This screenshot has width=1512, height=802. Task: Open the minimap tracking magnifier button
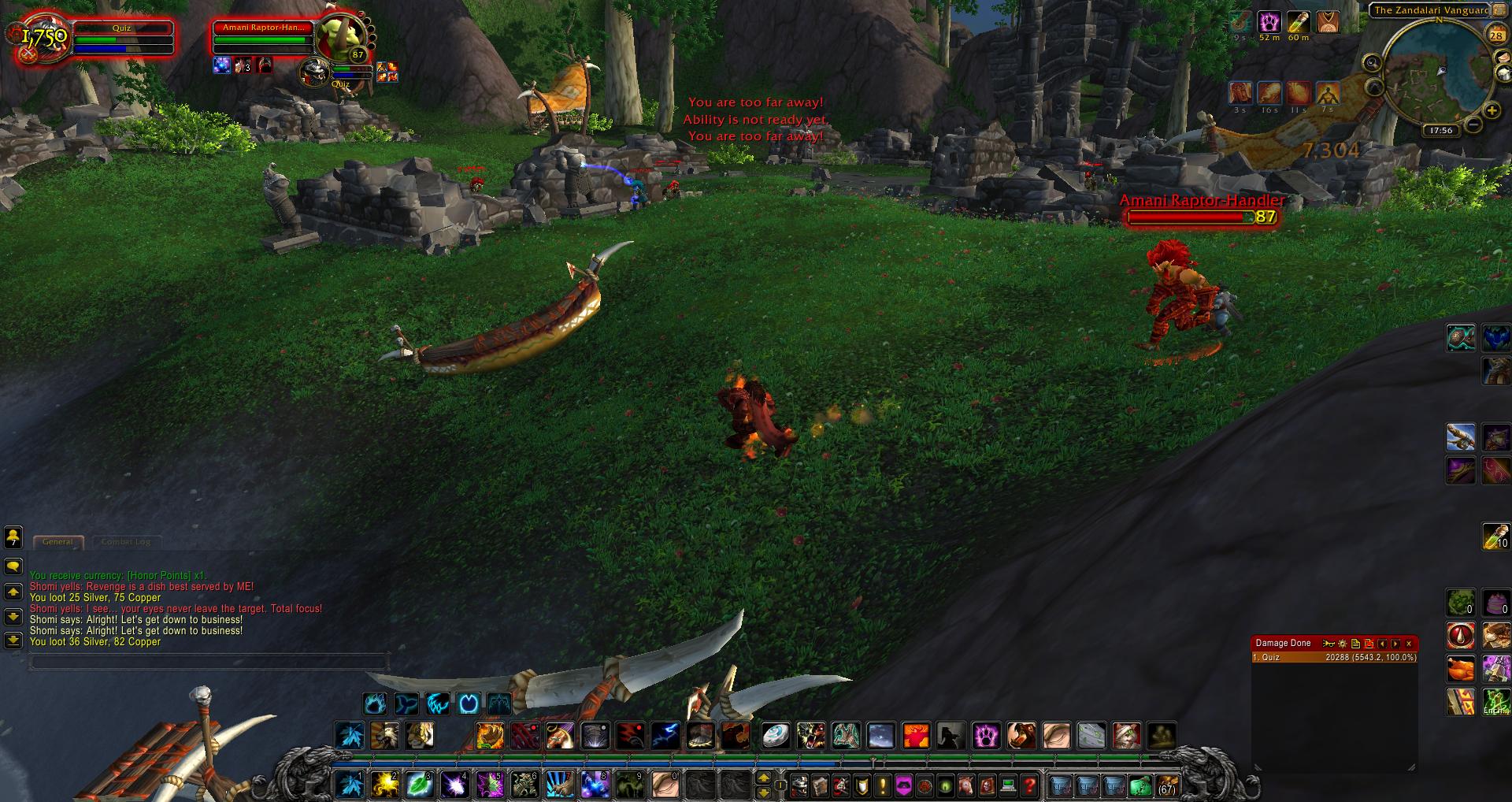click(x=1372, y=63)
